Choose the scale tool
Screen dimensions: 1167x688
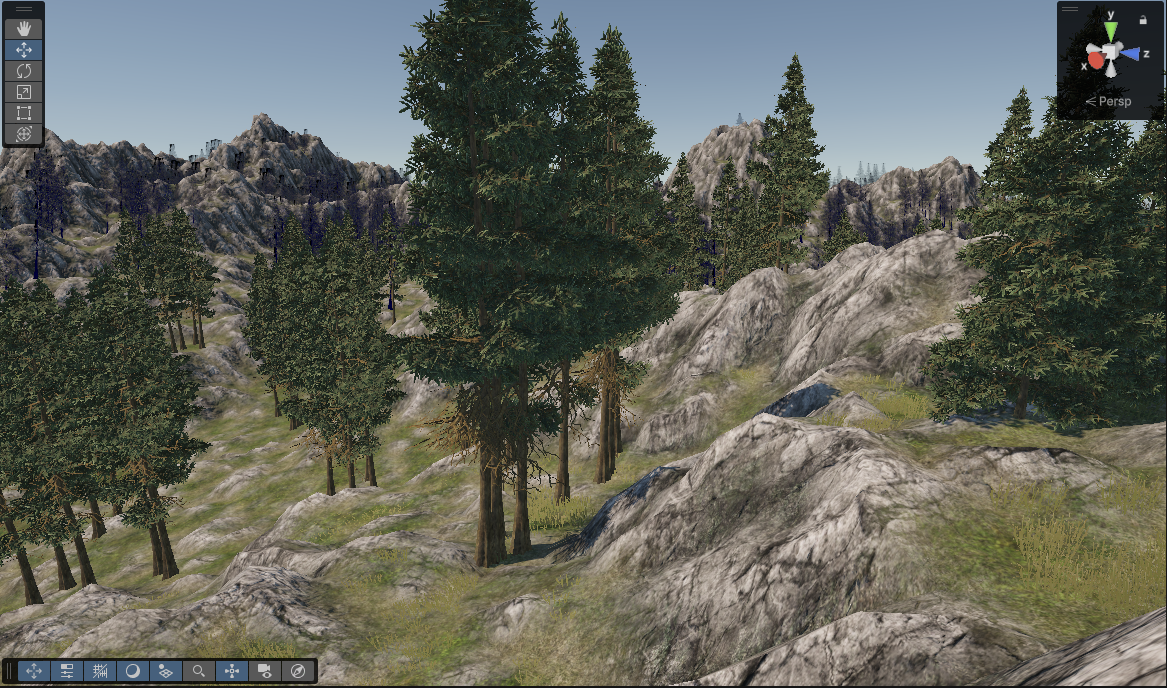tap(24, 92)
